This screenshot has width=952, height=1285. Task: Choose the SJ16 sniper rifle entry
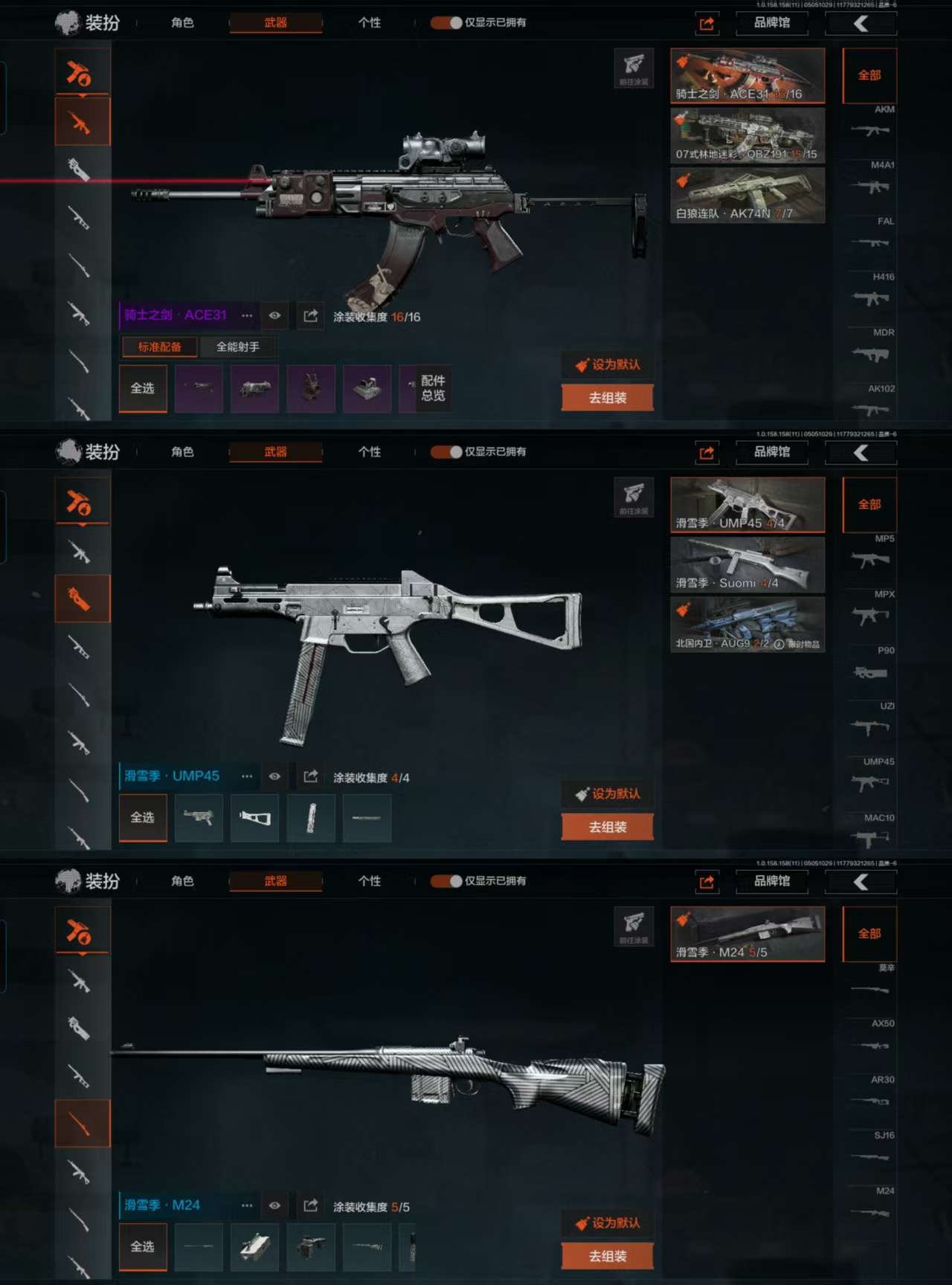pyautogui.click(x=870, y=1150)
